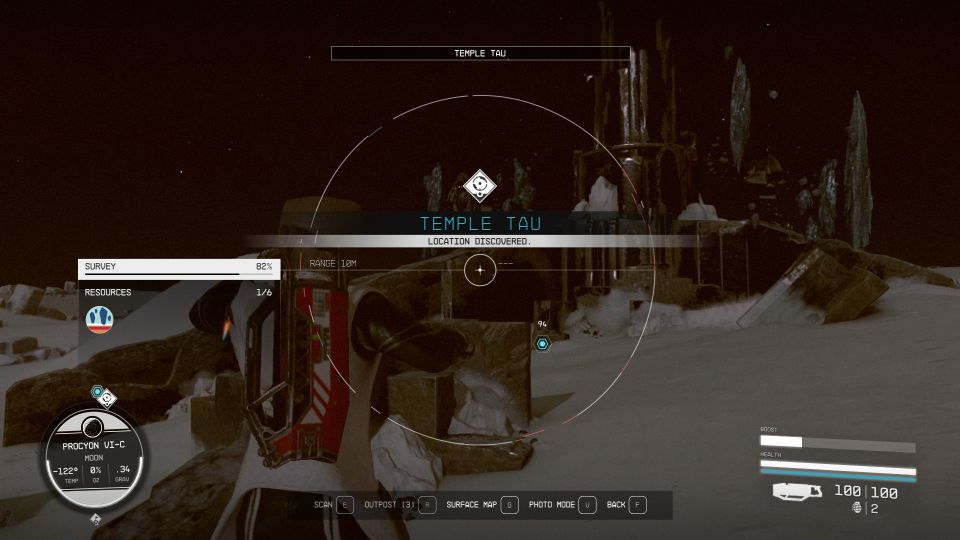Choose the Back option in the scanner bar
The image size is (960, 540).
[627, 505]
